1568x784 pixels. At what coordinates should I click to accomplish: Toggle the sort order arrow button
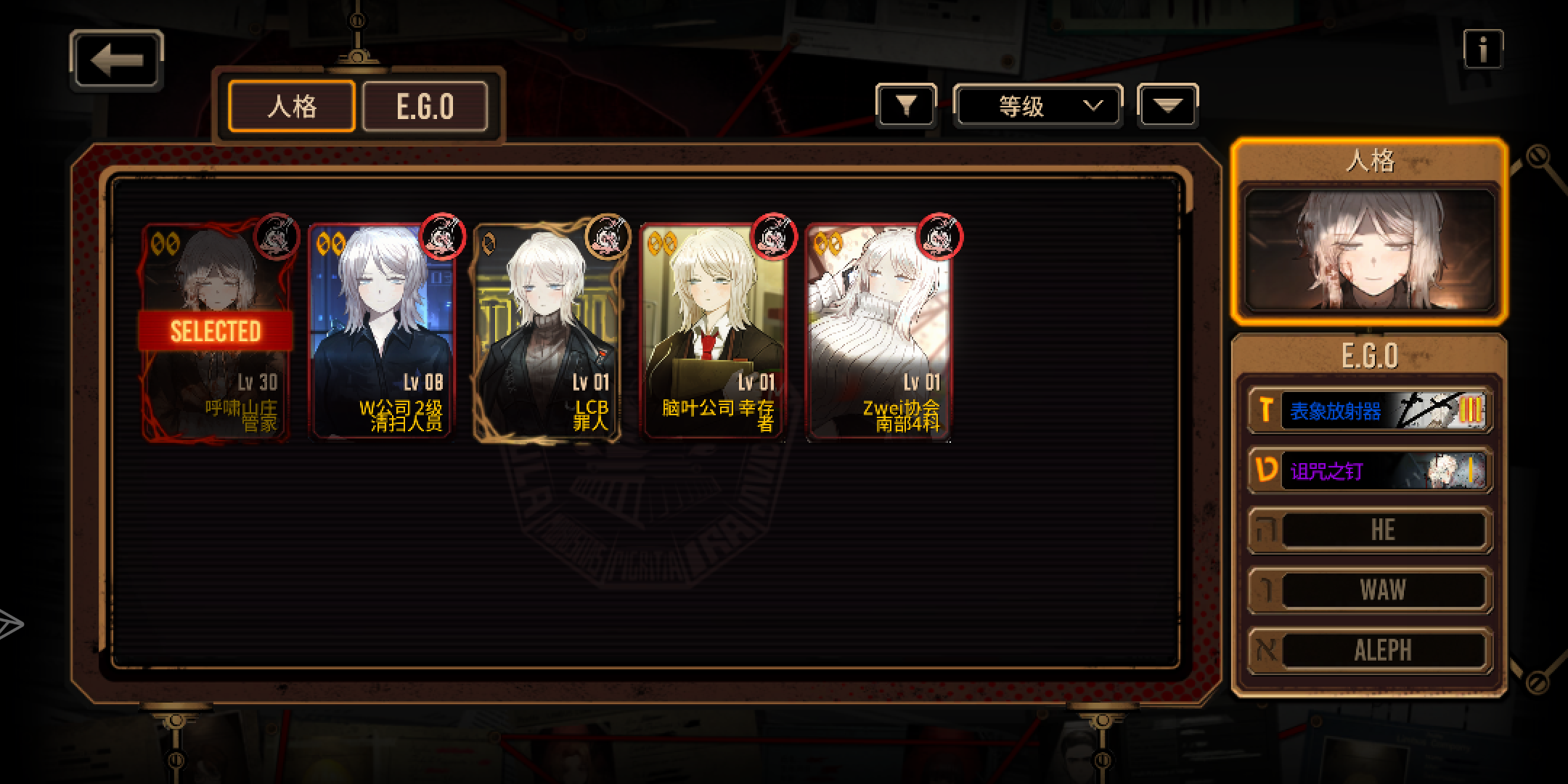(x=1167, y=107)
